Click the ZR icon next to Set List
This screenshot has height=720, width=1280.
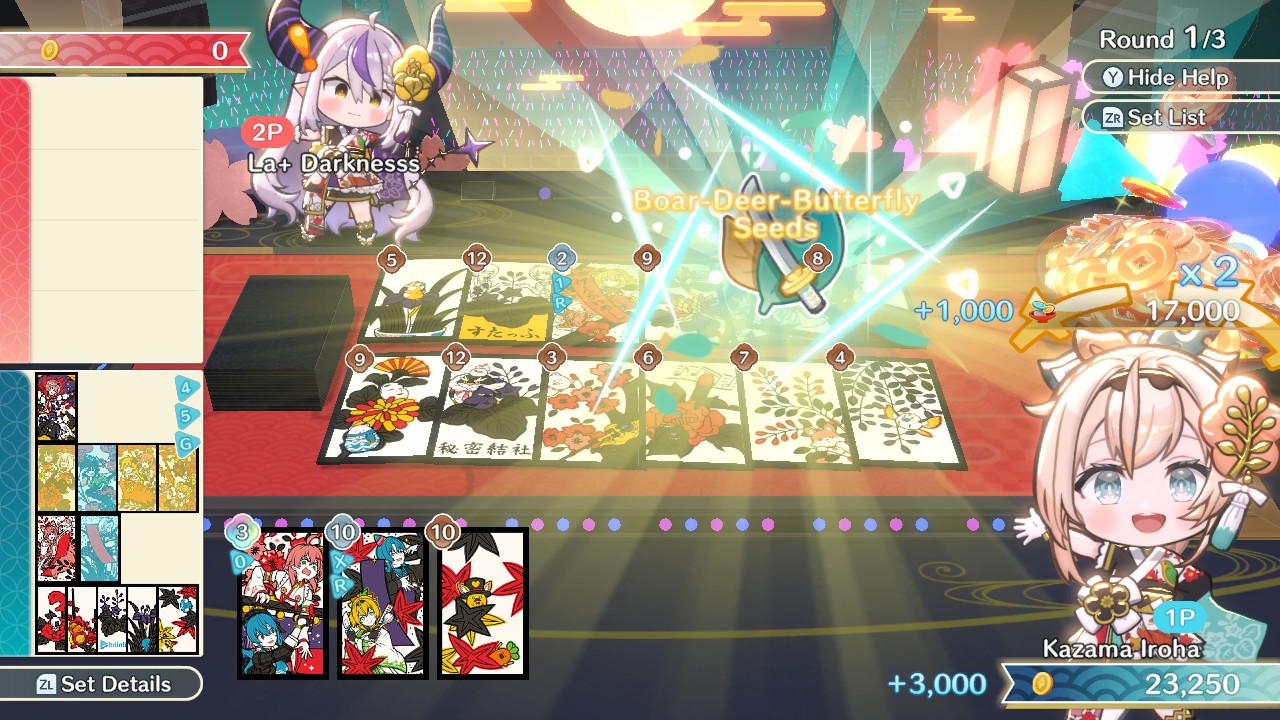1111,117
